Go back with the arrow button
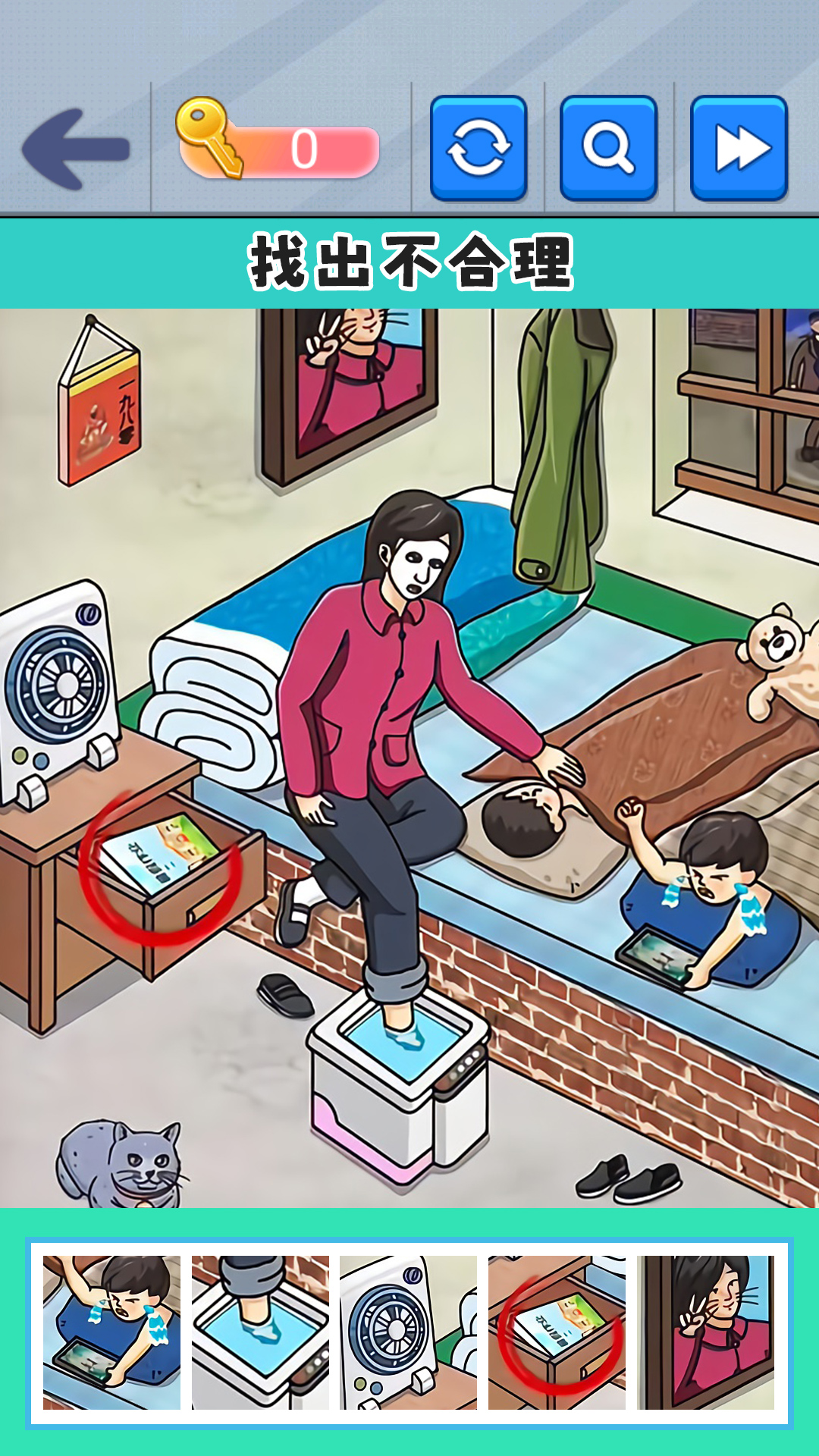 coord(76,149)
